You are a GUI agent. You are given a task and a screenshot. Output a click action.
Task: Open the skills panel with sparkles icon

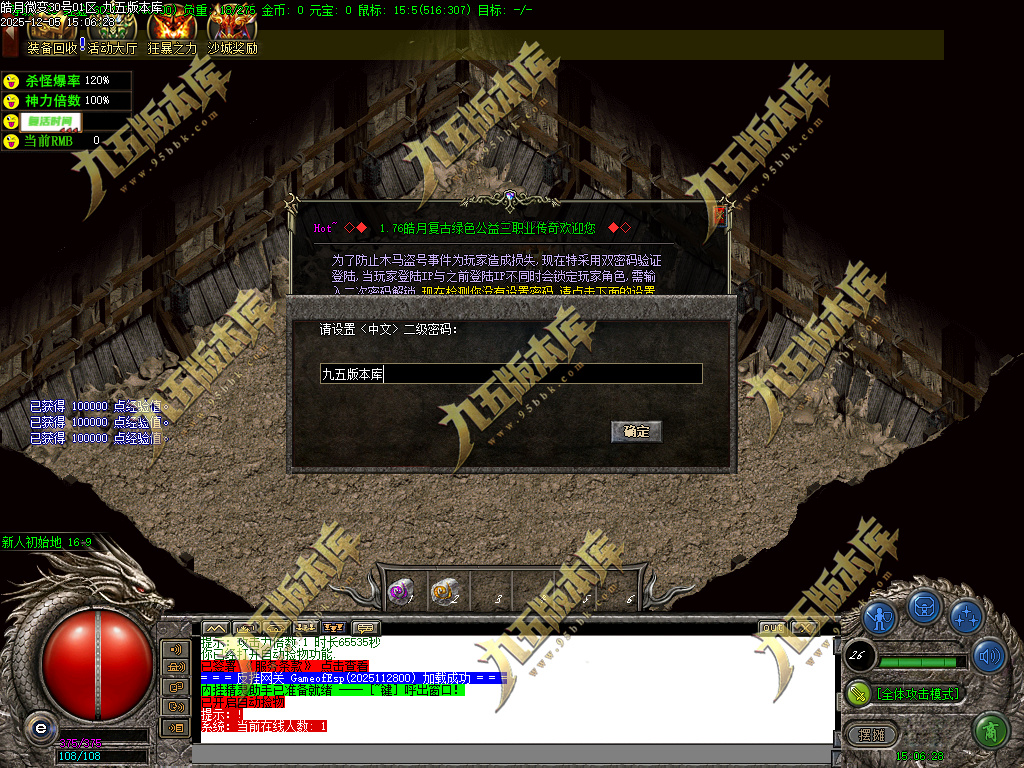click(x=965, y=617)
